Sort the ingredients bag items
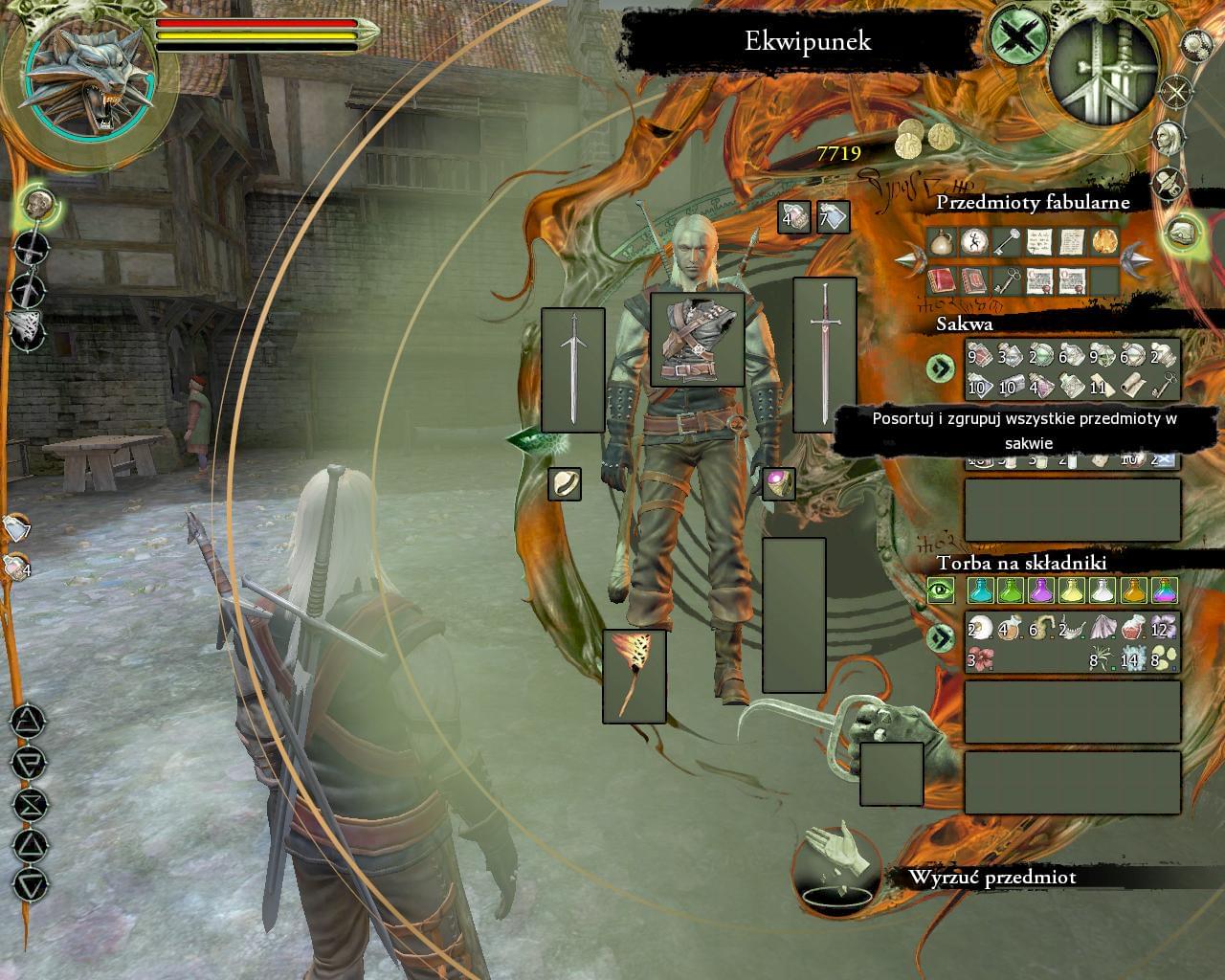 coord(941,637)
